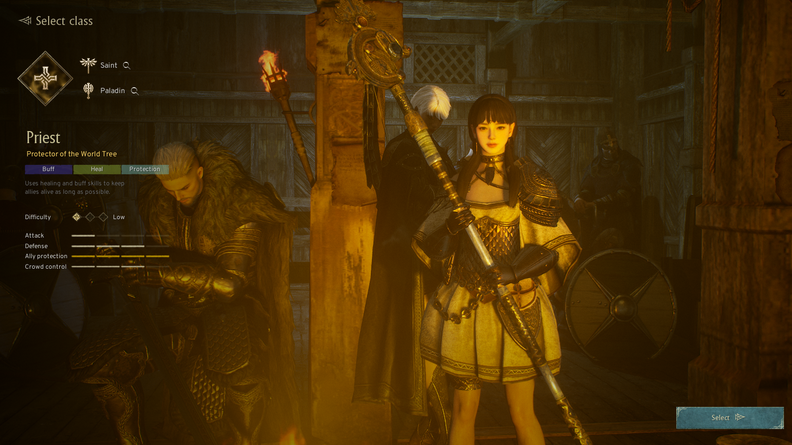Confirm the class with the Select button
Viewport: 792px width, 445px height.
click(729, 417)
